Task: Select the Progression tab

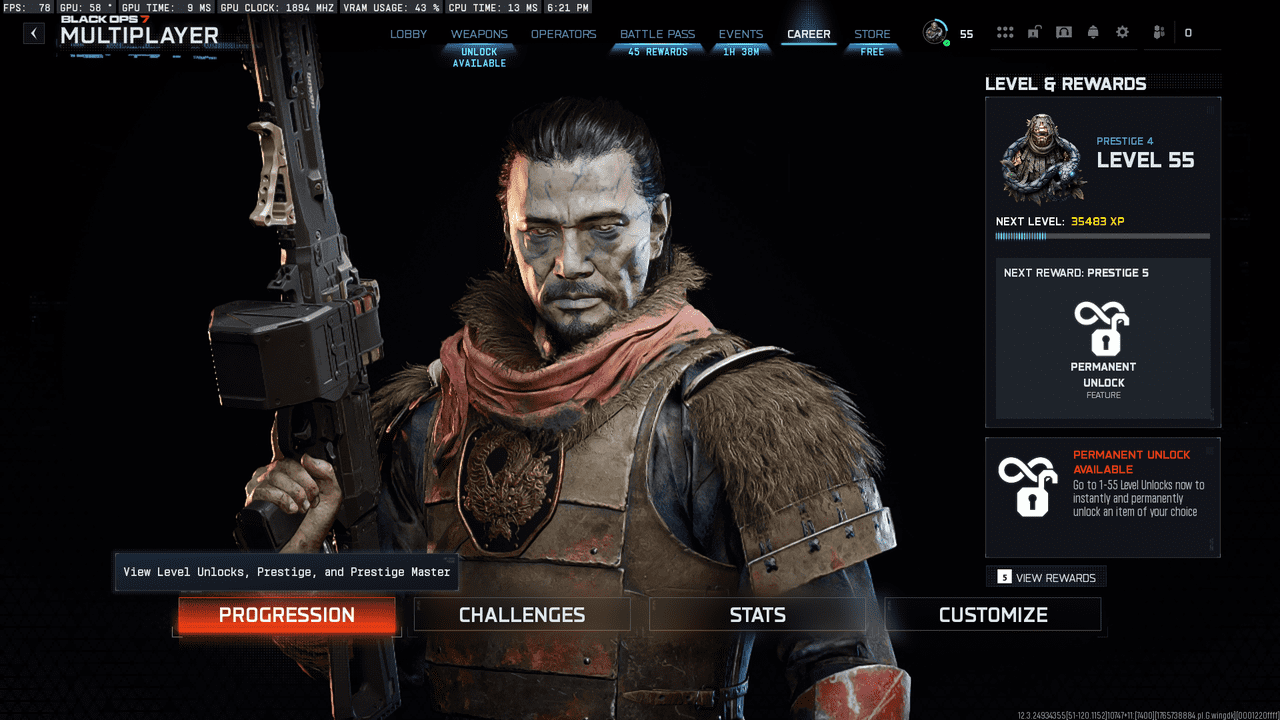Action: point(286,615)
